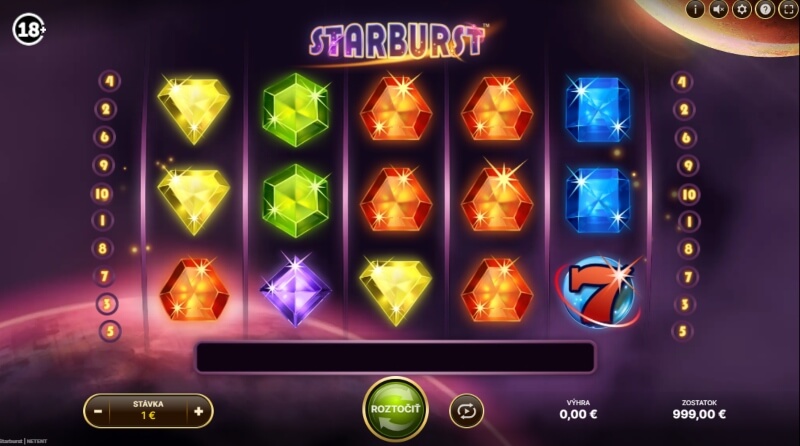Viewport: 800px width, 446px height.
Task: Spin the reels with the Roztočiť button
Action: click(396, 409)
